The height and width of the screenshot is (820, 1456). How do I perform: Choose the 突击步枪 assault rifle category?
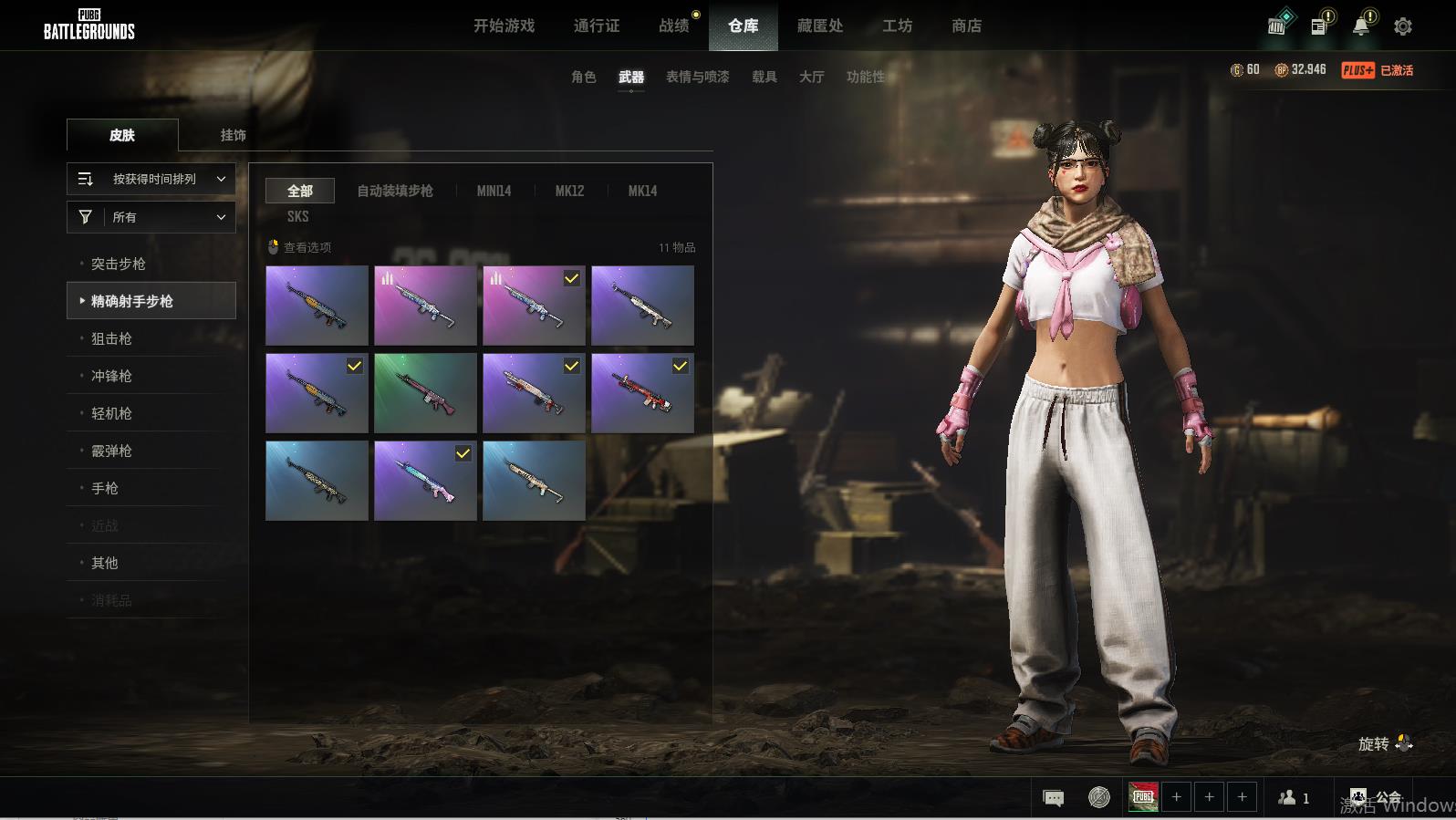[119, 264]
